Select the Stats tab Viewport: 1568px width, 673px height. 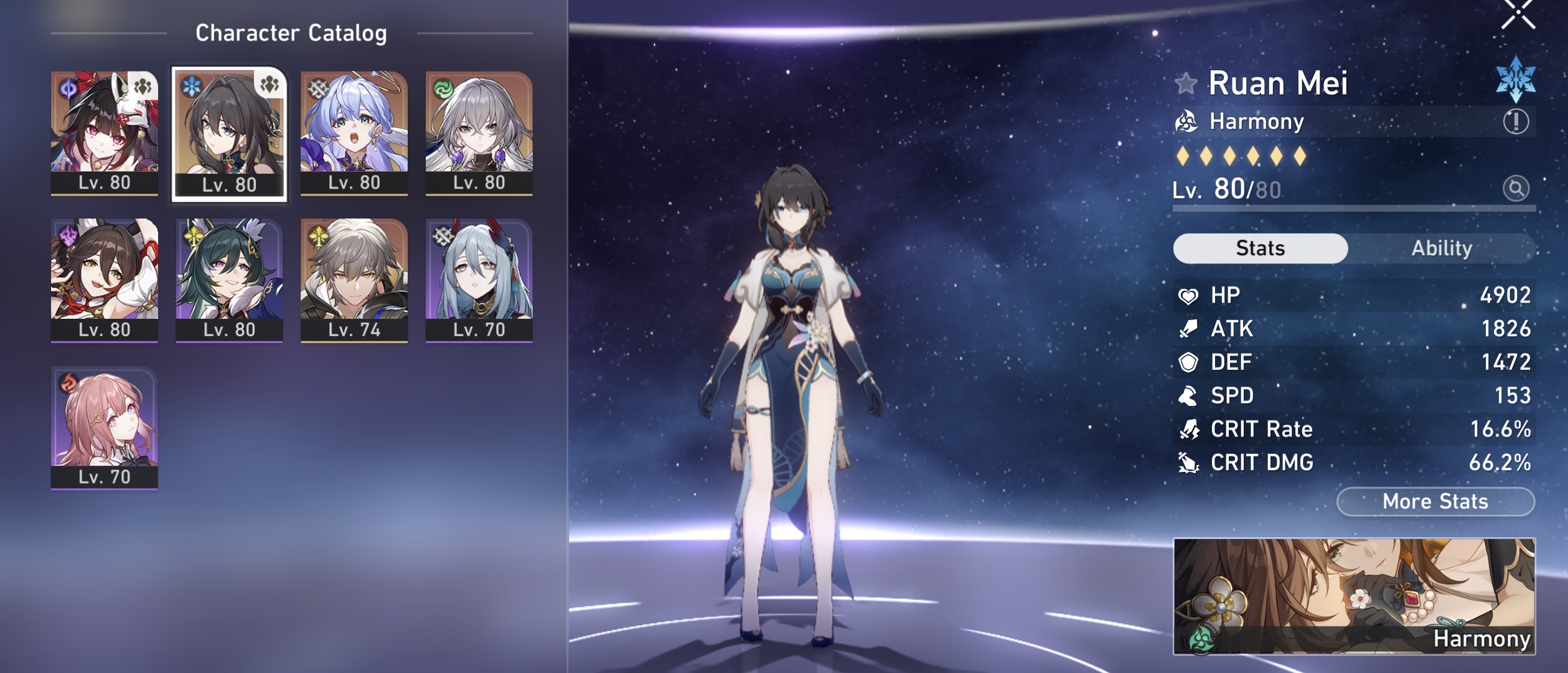pyautogui.click(x=1261, y=247)
